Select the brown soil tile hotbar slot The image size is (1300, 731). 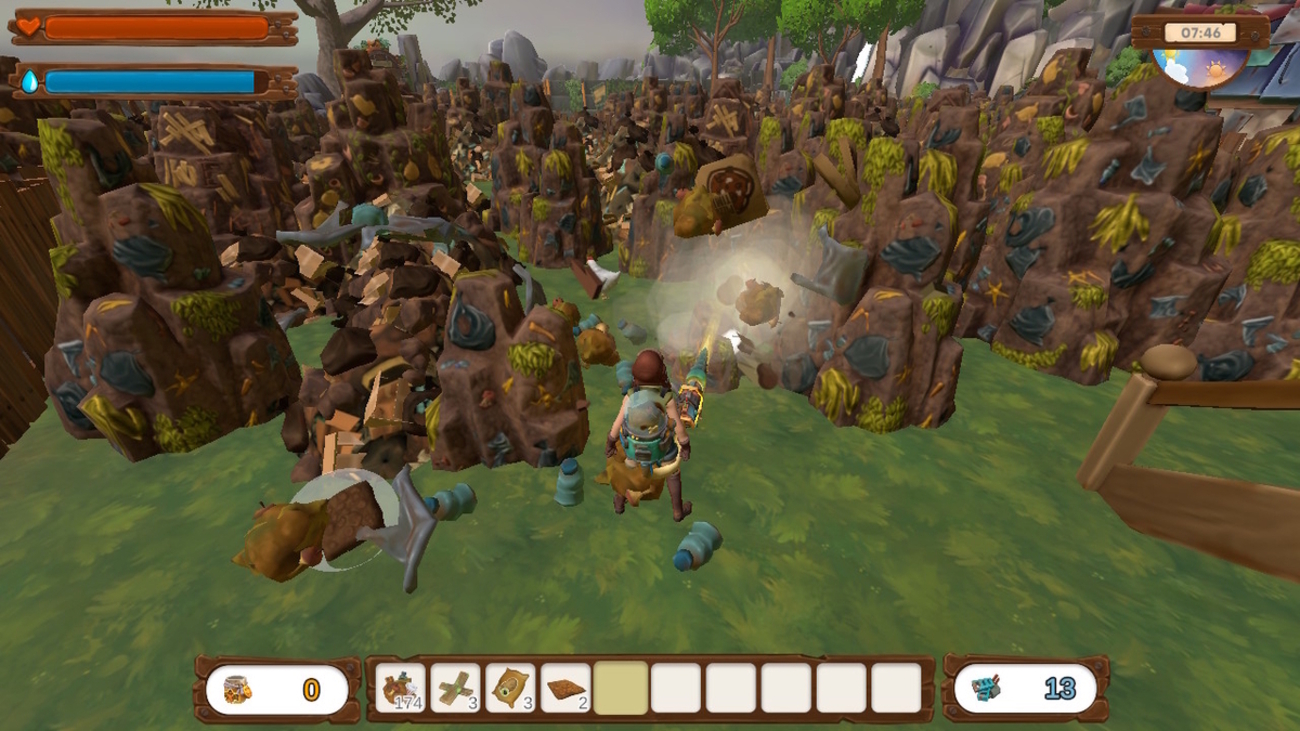(566, 689)
